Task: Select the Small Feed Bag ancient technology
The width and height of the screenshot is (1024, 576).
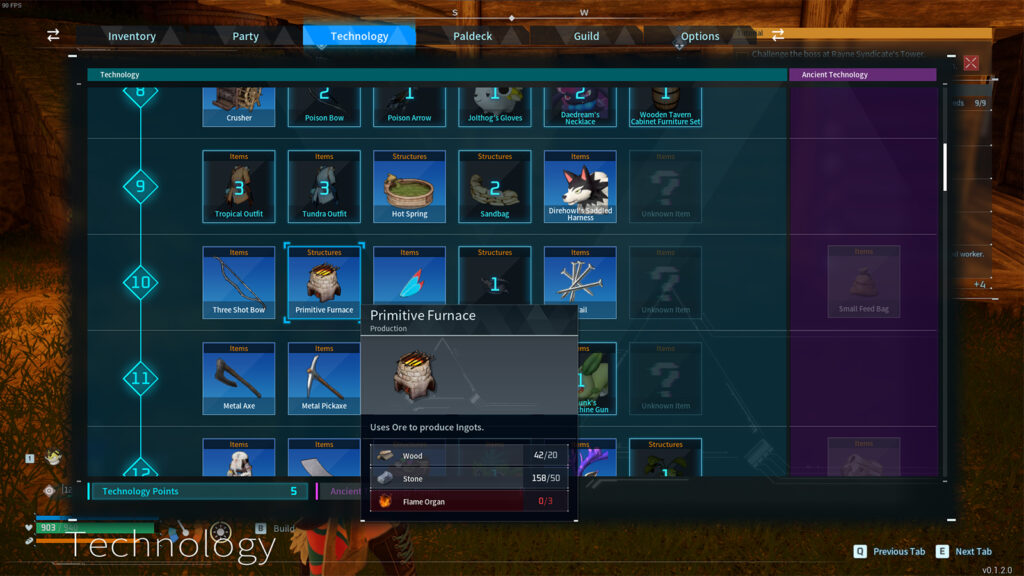Action: click(x=863, y=282)
